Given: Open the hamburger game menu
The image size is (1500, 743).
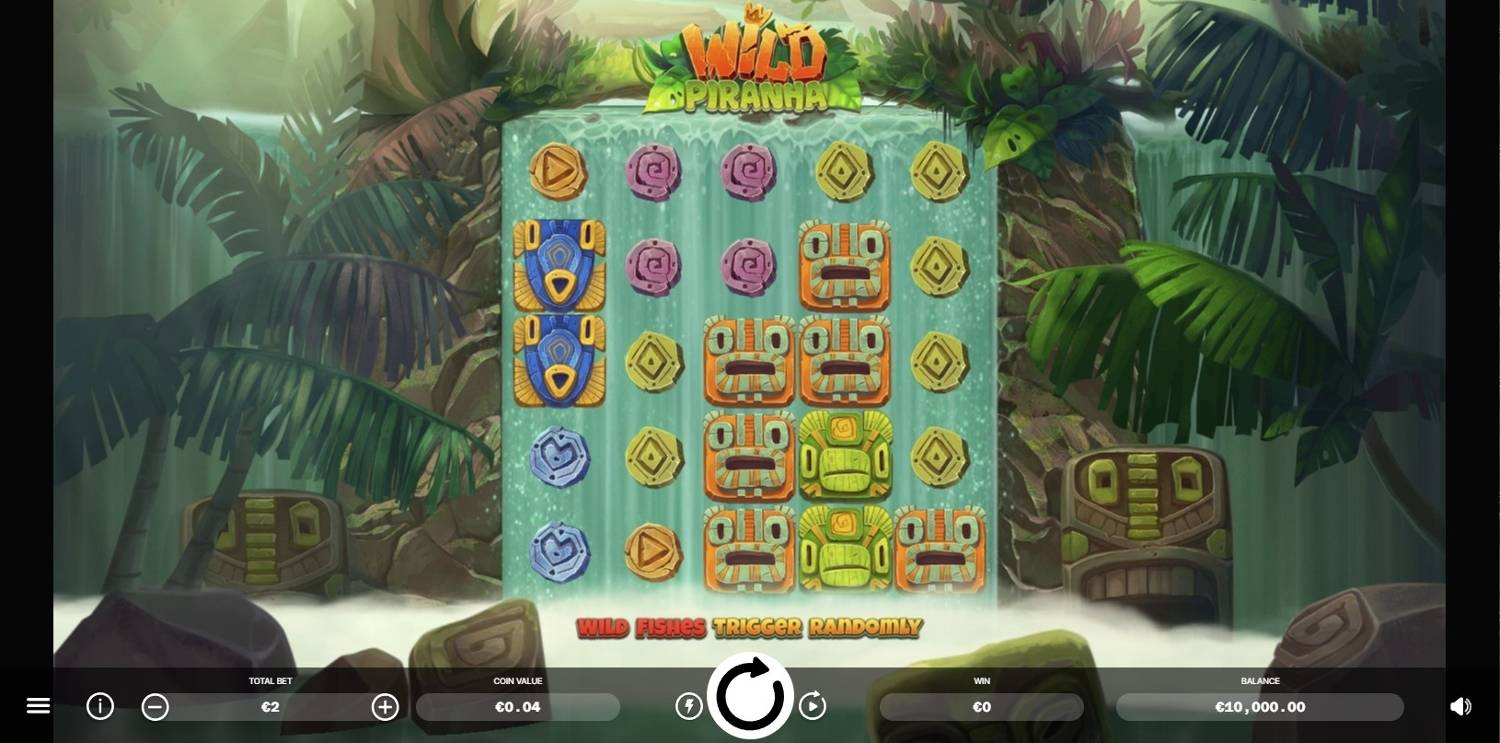Looking at the screenshot, I should (x=38, y=705).
